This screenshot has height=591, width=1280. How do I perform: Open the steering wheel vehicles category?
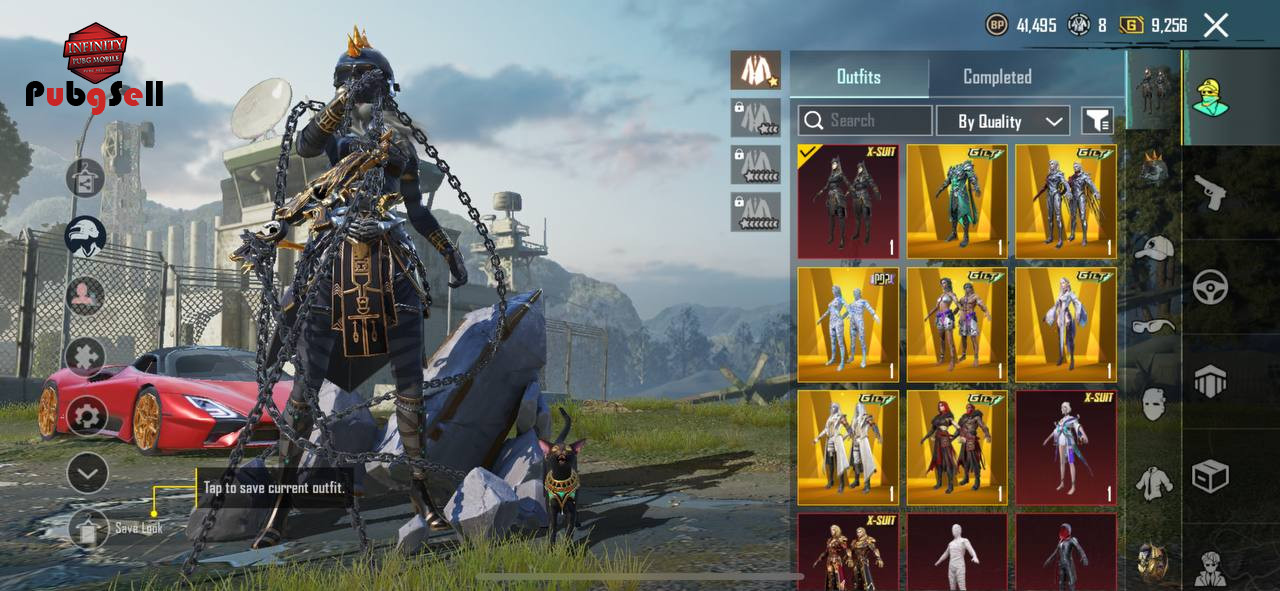[x=1210, y=287]
